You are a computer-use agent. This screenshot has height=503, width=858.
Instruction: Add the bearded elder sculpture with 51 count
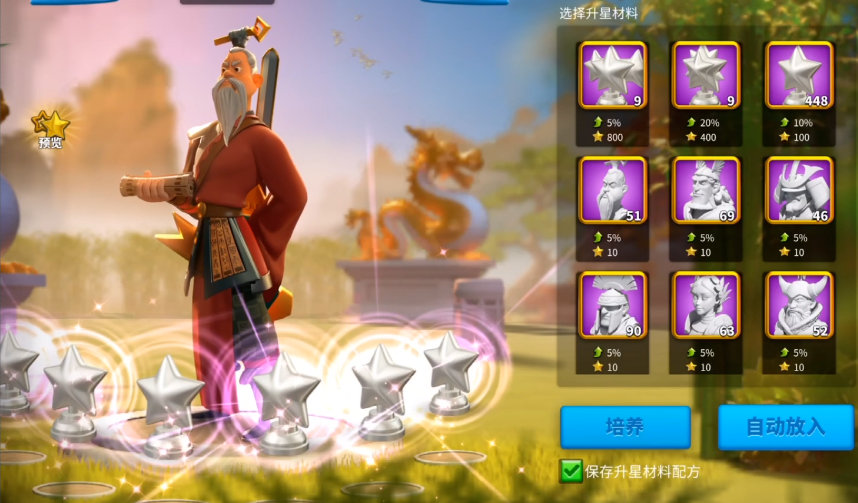(613, 190)
